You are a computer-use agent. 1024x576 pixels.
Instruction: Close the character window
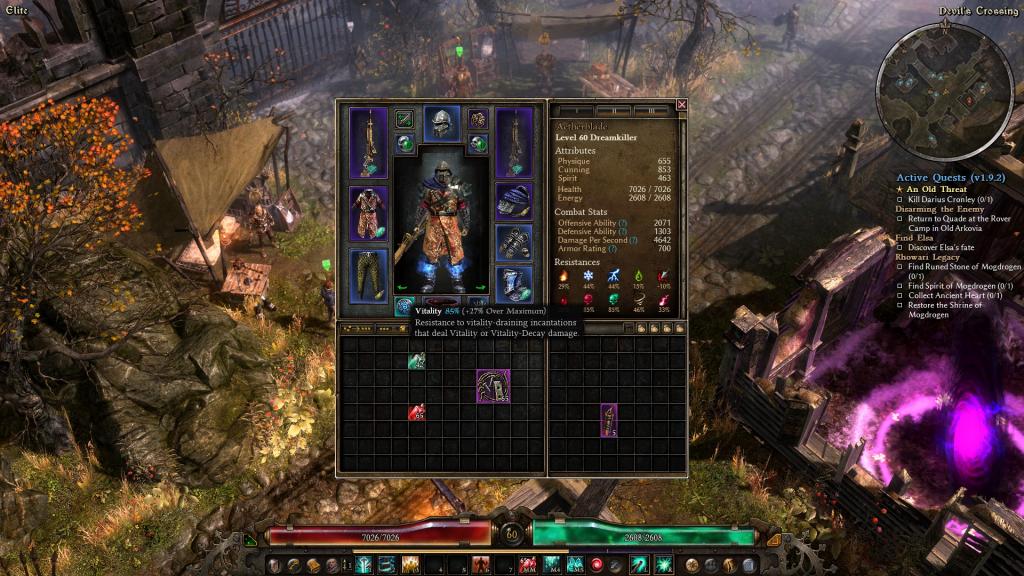coord(682,104)
